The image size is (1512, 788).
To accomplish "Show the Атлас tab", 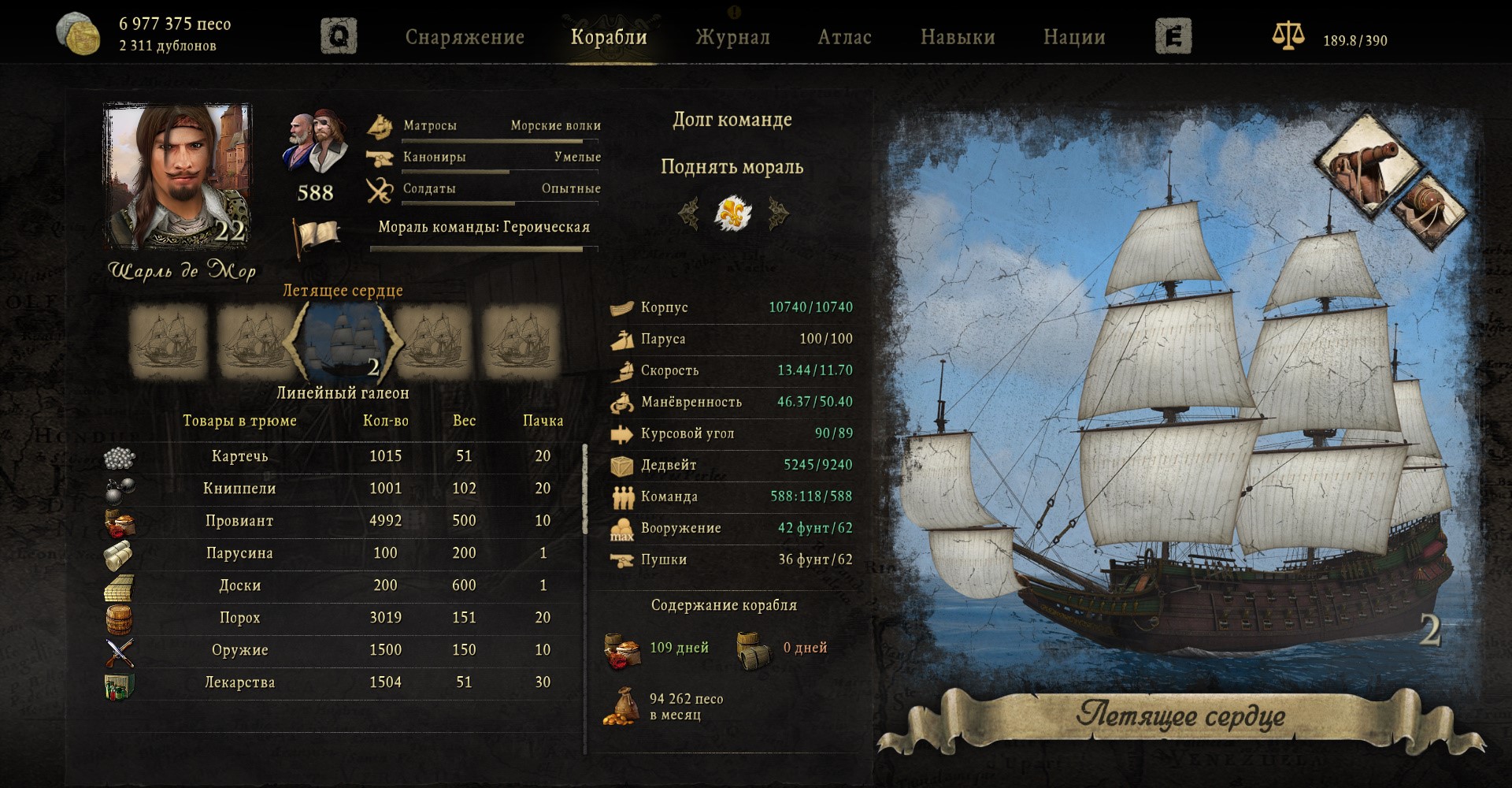I will (x=844, y=37).
